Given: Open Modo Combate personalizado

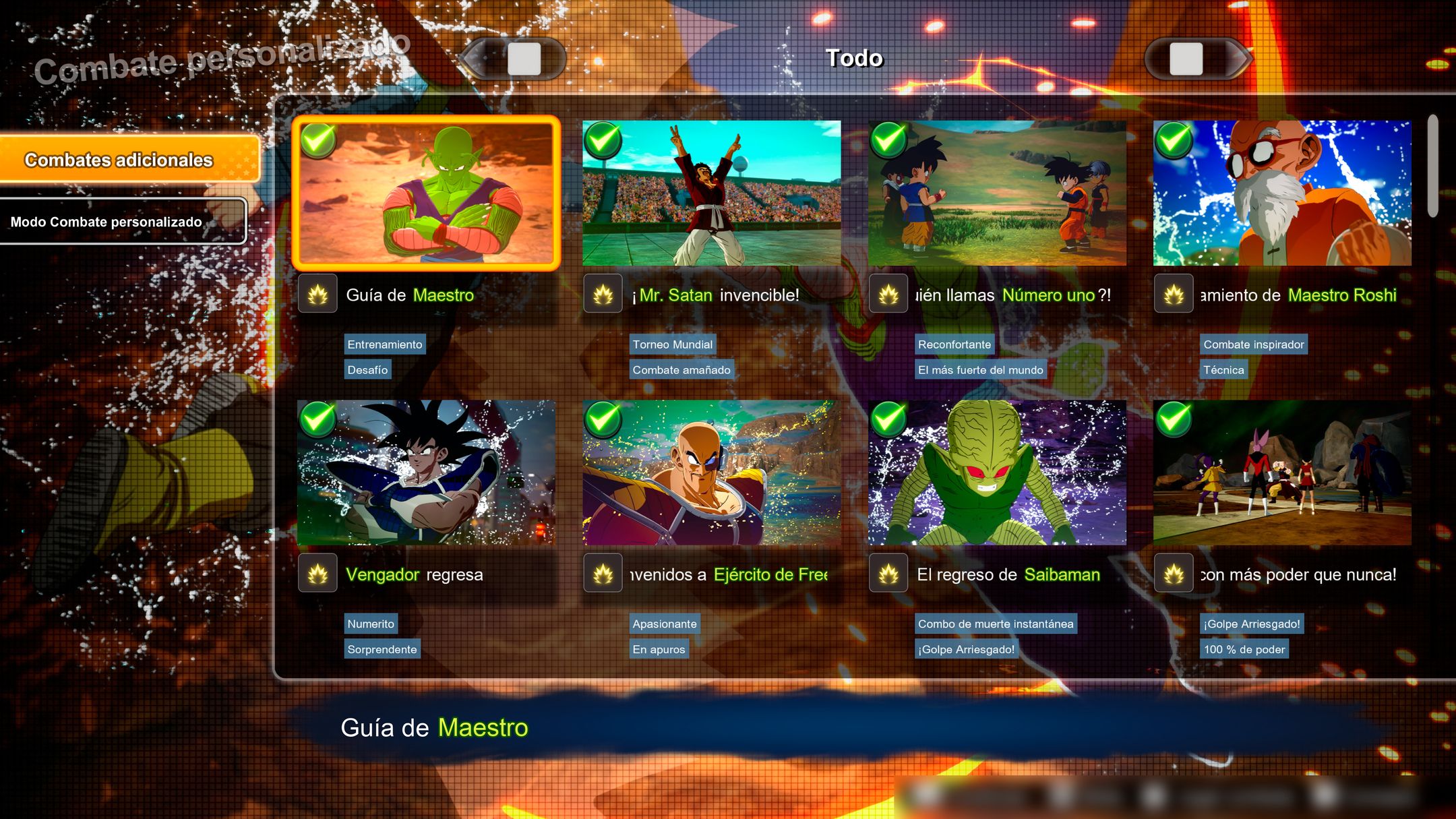Looking at the screenshot, I should (125, 220).
